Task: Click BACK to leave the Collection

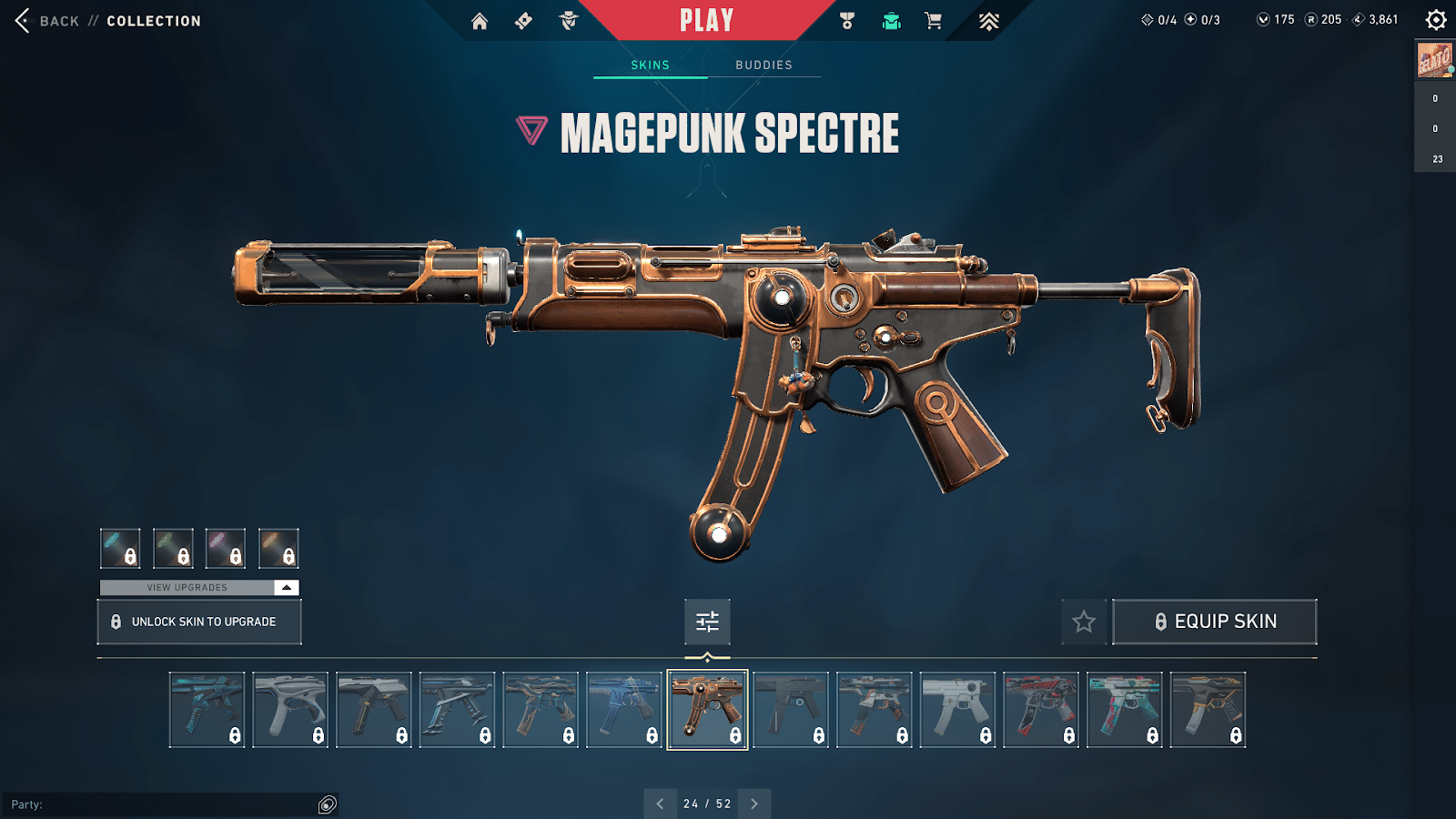Action: pyautogui.click(x=55, y=20)
